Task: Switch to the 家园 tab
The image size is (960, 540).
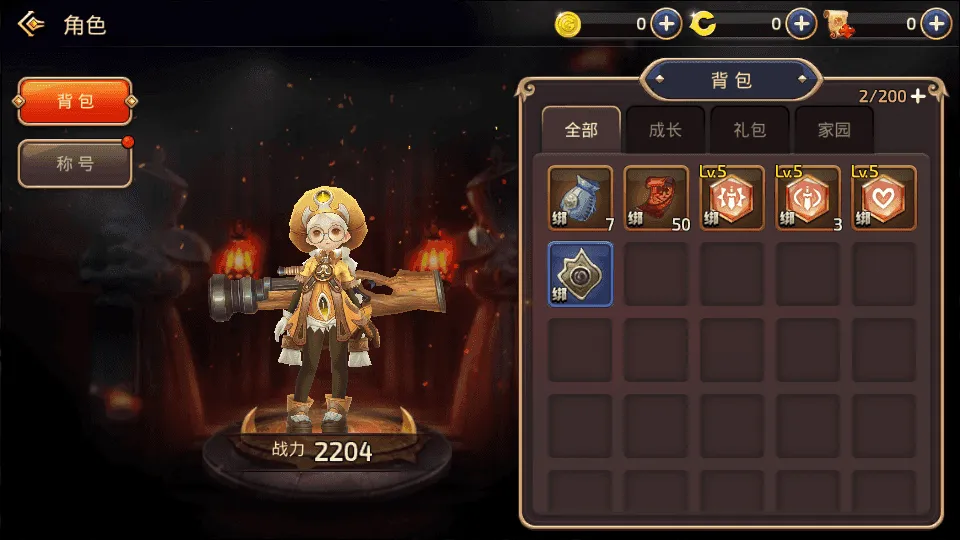Action: tap(833, 130)
